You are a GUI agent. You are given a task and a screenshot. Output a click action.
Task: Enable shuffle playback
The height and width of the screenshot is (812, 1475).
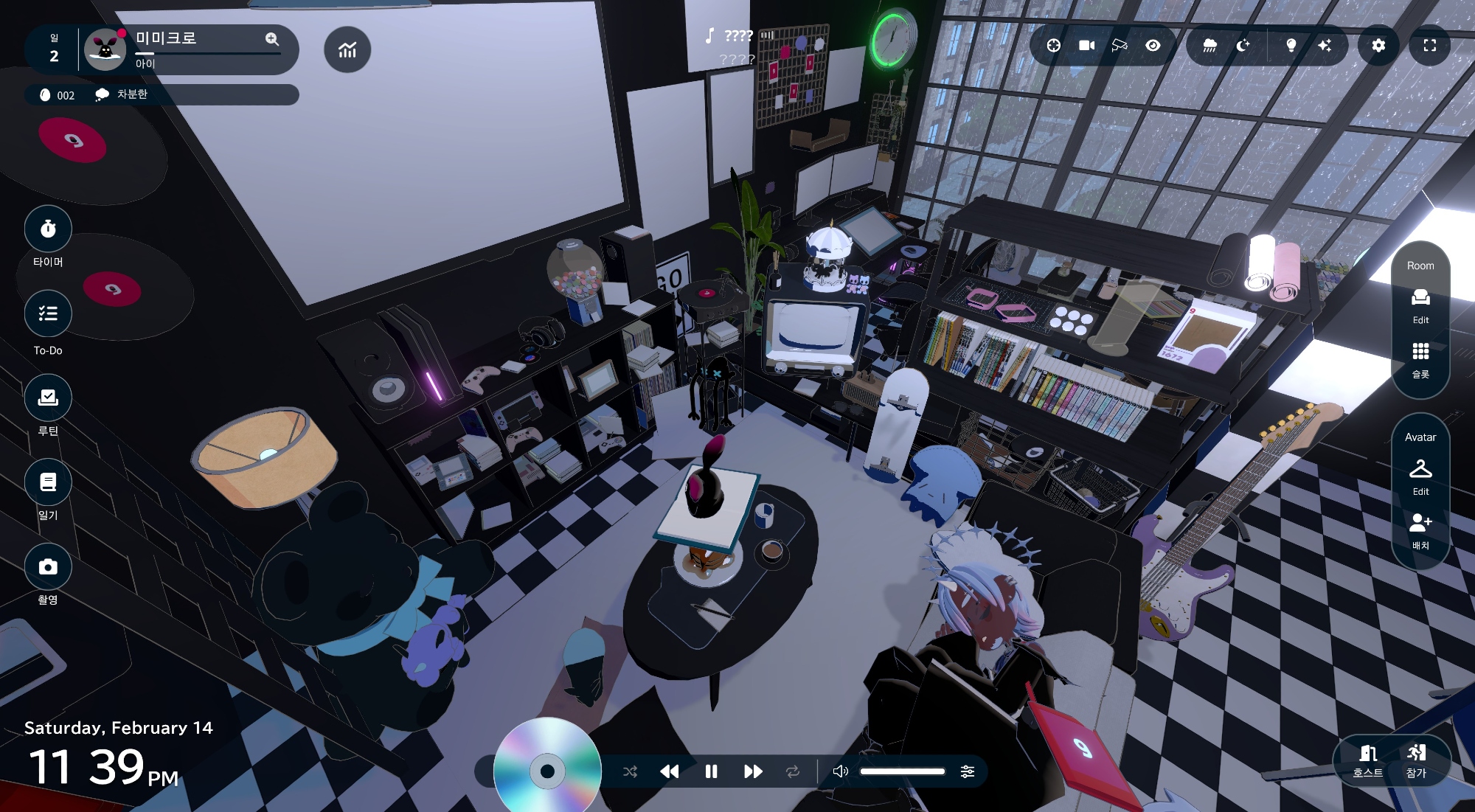coord(630,771)
